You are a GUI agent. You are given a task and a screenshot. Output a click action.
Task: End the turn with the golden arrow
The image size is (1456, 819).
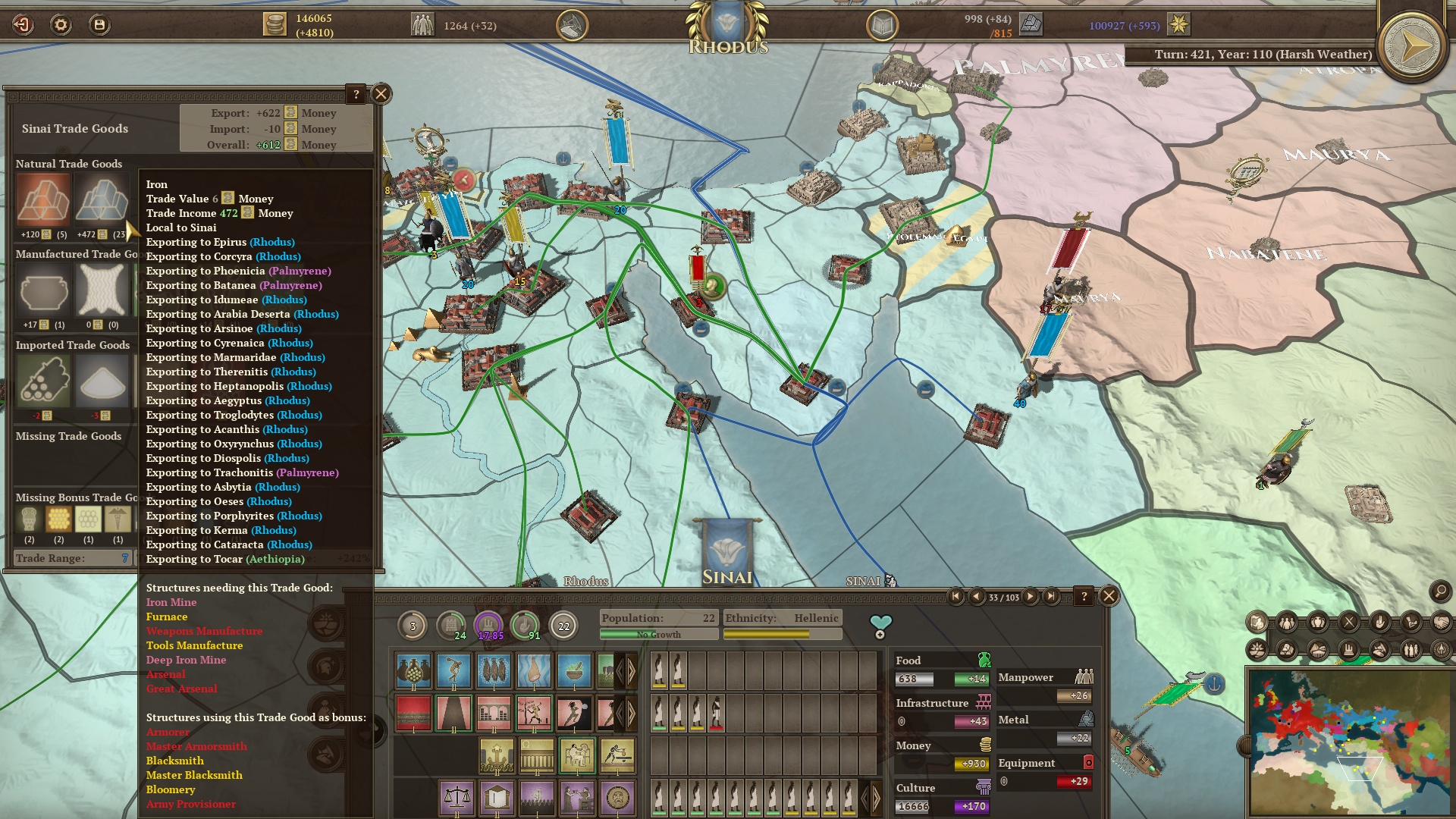(x=1412, y=47)
